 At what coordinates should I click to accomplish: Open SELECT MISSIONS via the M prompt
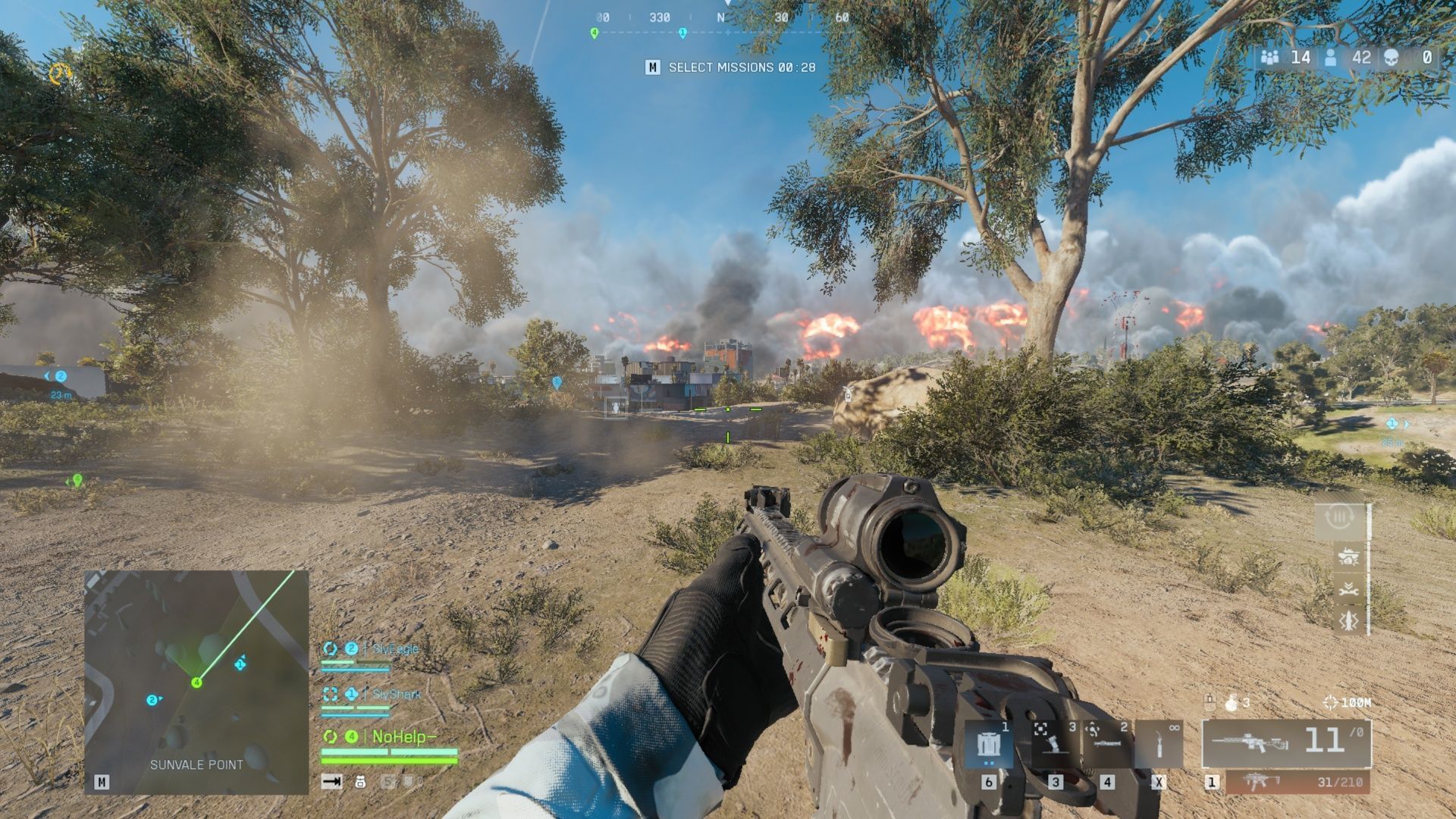click(x=652, y=67)
